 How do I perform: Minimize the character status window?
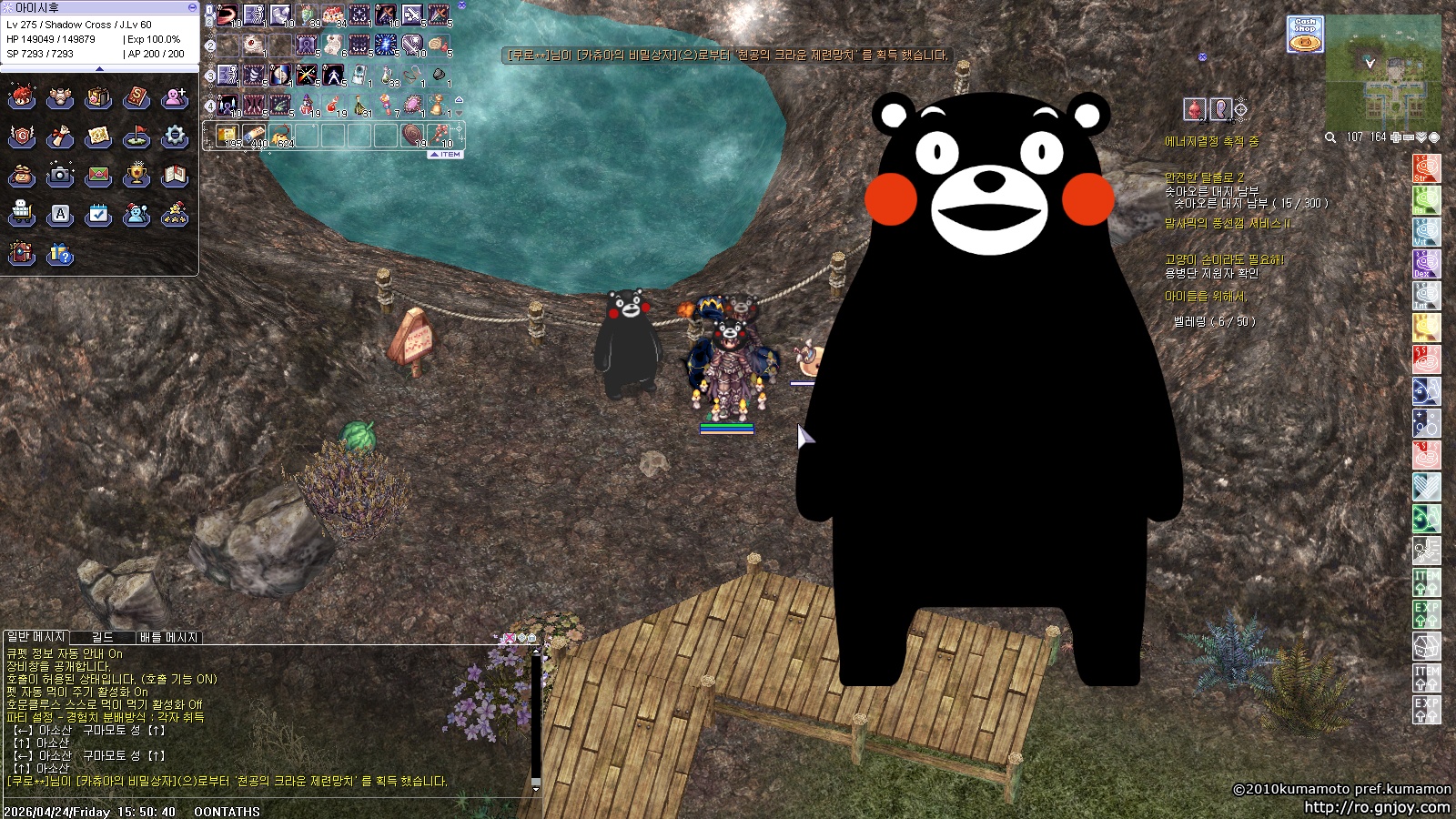(192, 6)
